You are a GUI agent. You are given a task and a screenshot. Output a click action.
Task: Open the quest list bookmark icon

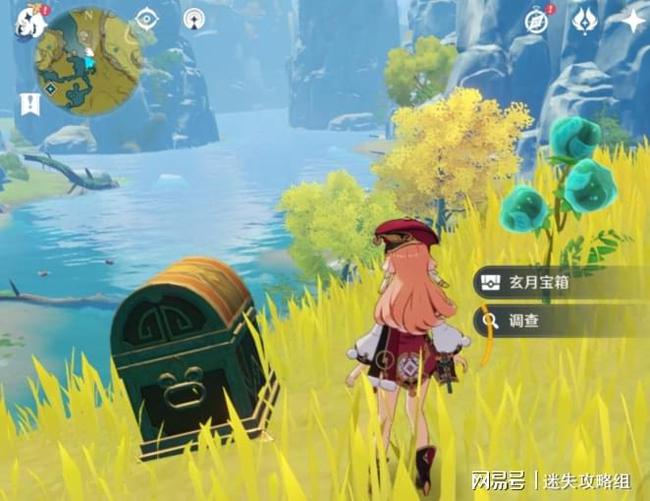(x=28, y=102)
